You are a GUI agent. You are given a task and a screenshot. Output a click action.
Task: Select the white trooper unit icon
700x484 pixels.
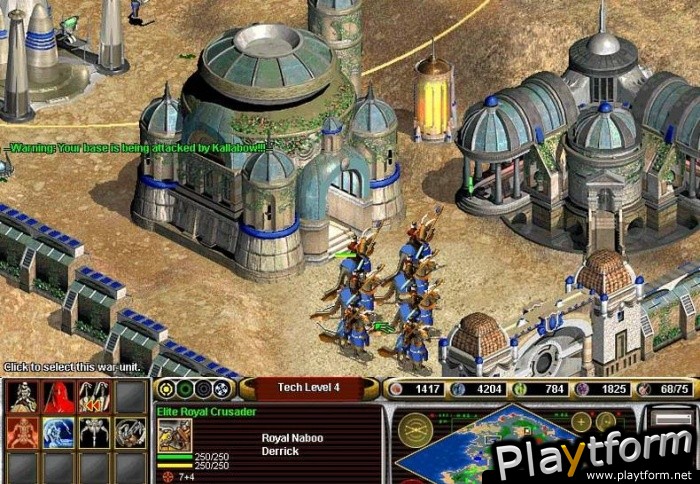23,398
